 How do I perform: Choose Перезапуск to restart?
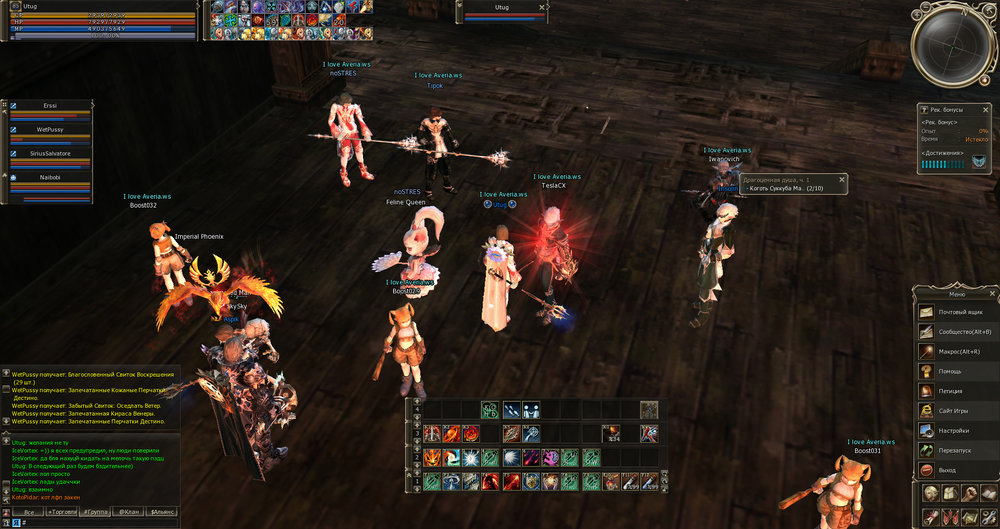point(957,450)
